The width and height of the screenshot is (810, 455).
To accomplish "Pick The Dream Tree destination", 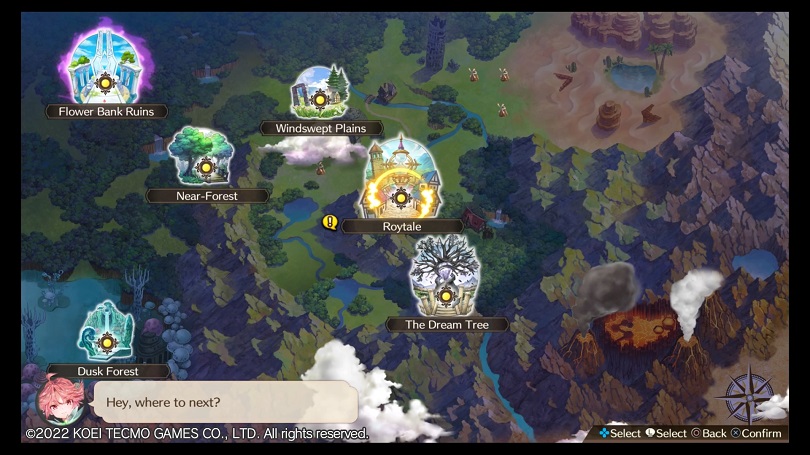I will 446,295.
